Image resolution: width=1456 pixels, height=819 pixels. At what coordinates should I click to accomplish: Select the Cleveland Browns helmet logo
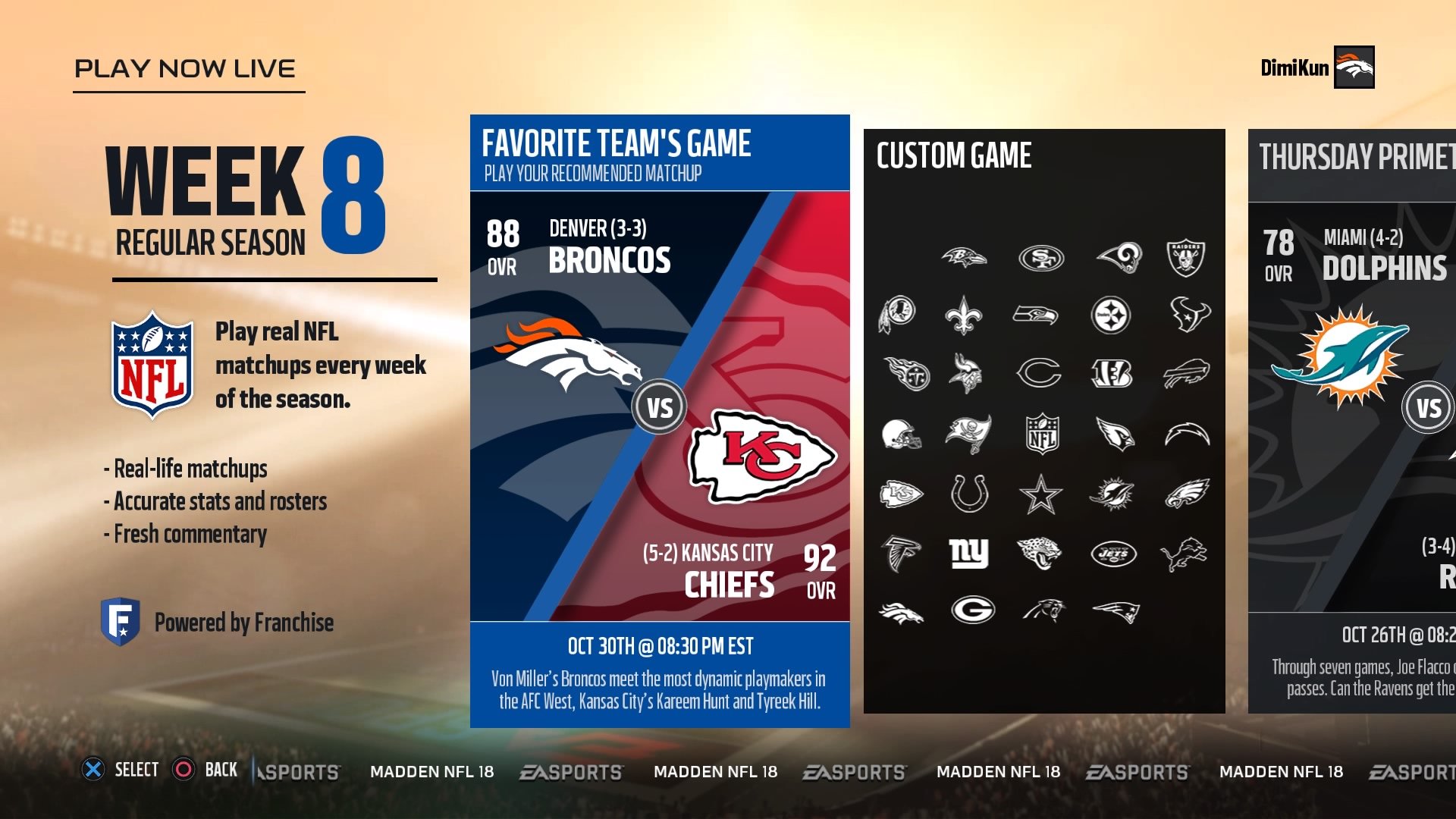tap(902, 433)
